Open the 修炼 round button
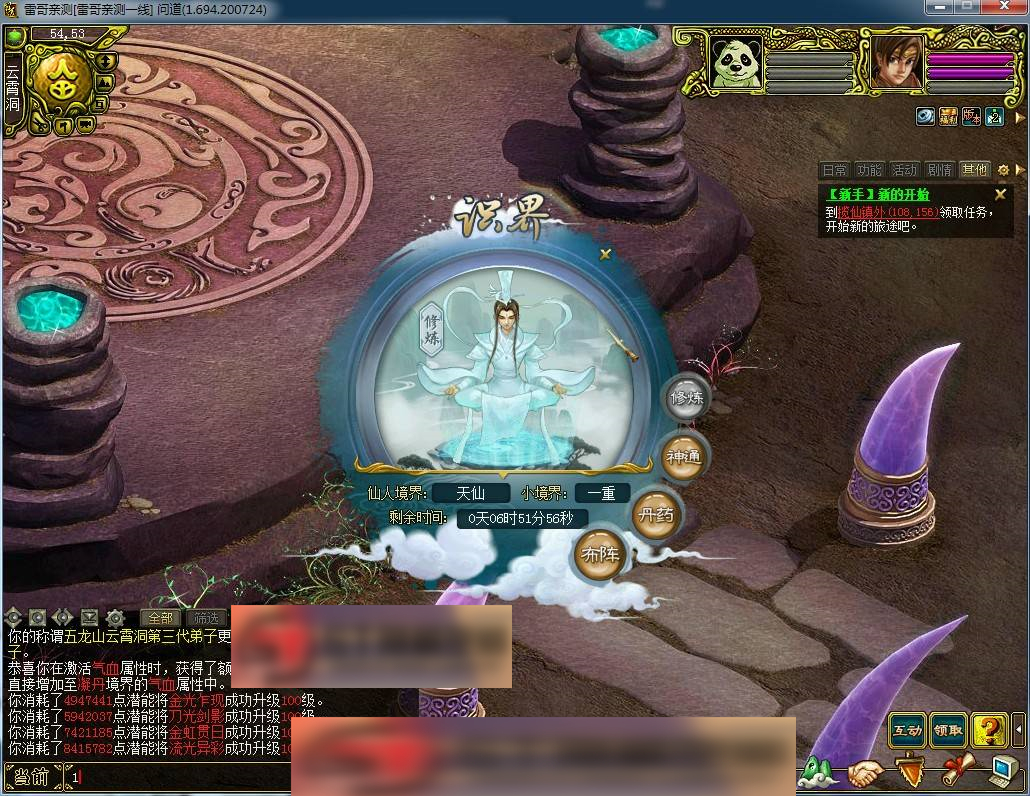This screenshot has width=1030, height=796. click(x=687, y=398)
